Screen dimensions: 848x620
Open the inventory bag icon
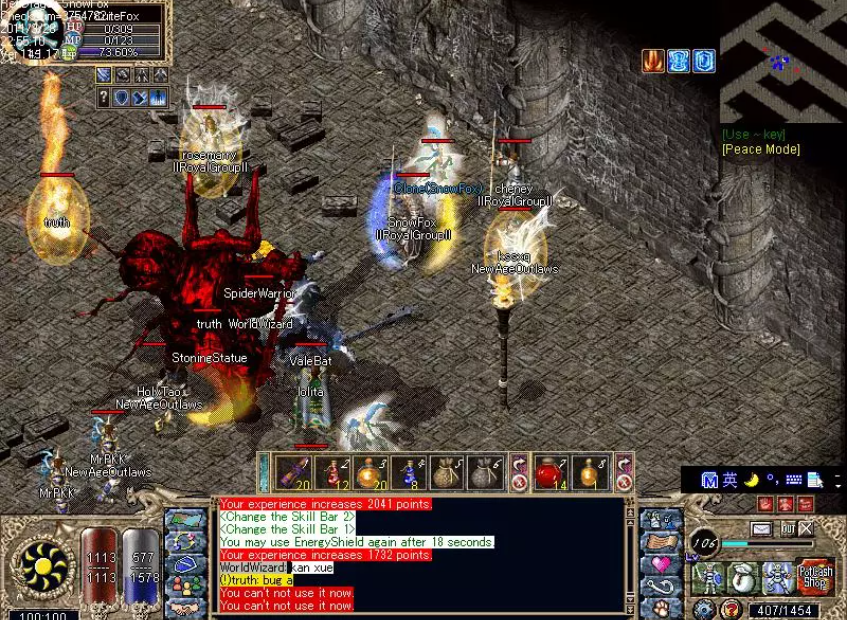[743, 578]
